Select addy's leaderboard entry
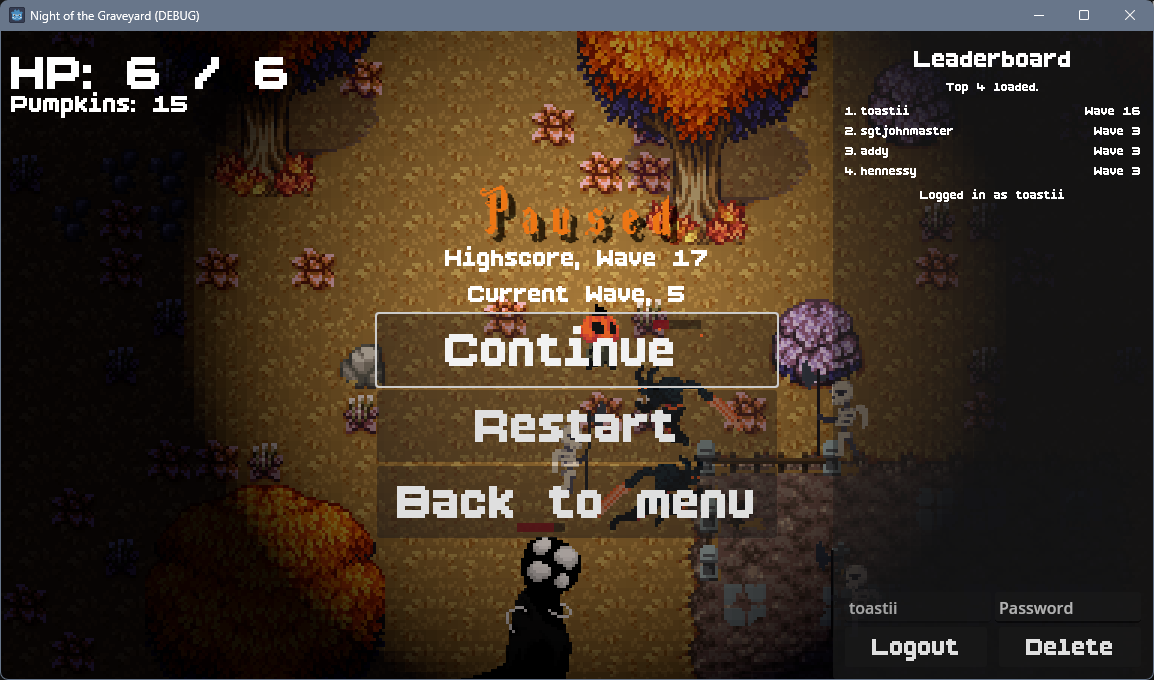This screenshot has height=680, width=1154. (x=991, y=151)
